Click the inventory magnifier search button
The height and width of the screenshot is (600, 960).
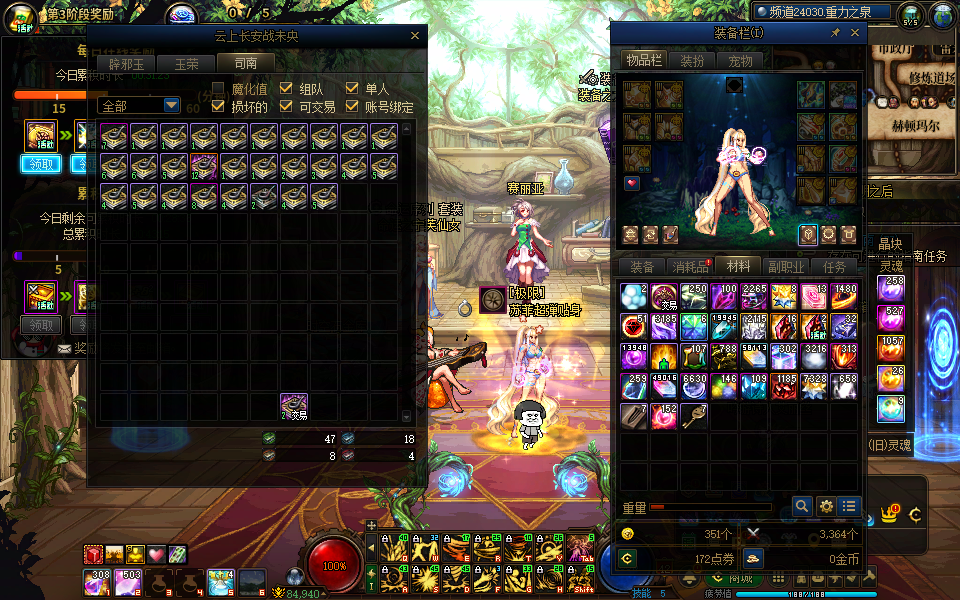pos(801,507)
